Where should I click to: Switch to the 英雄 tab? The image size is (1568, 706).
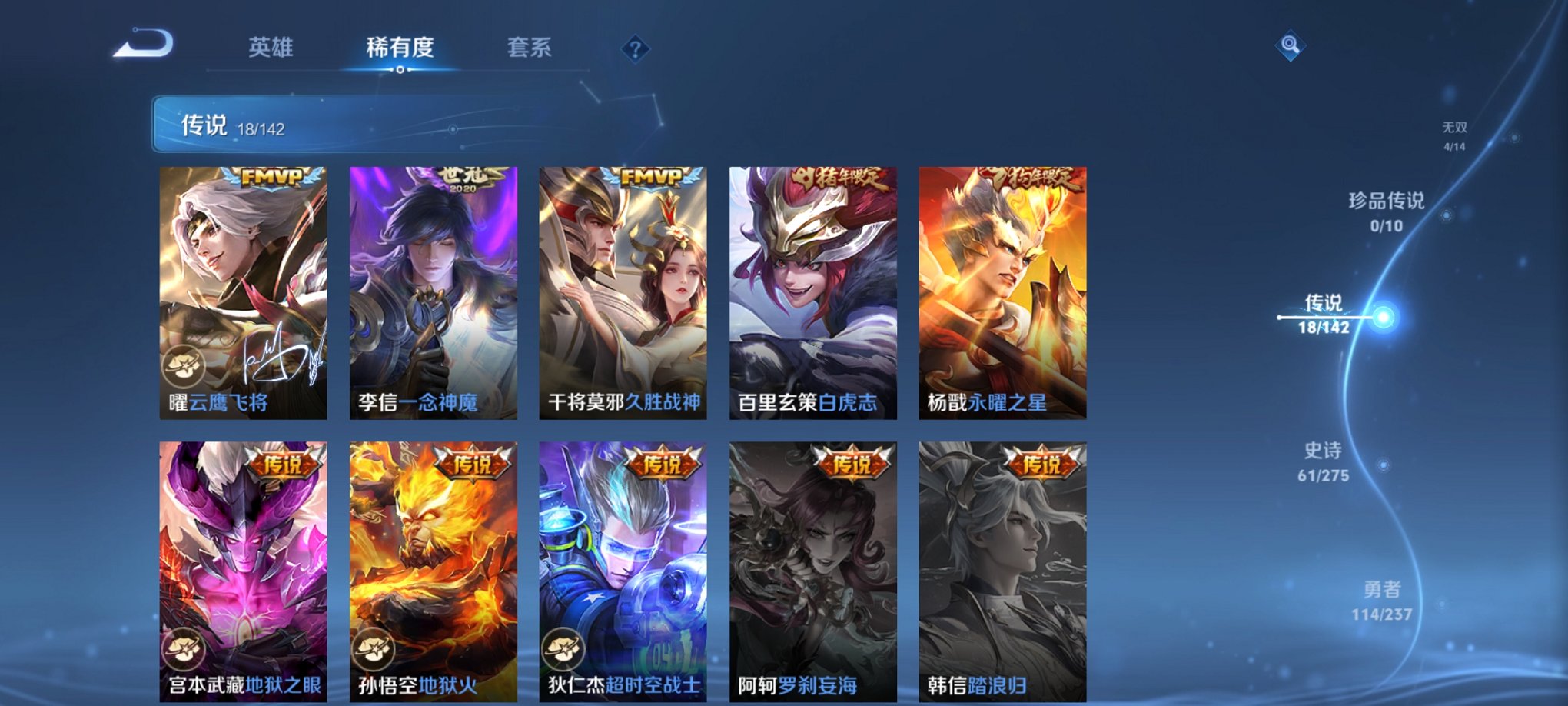pyautogui.click(x=271, y=48)
